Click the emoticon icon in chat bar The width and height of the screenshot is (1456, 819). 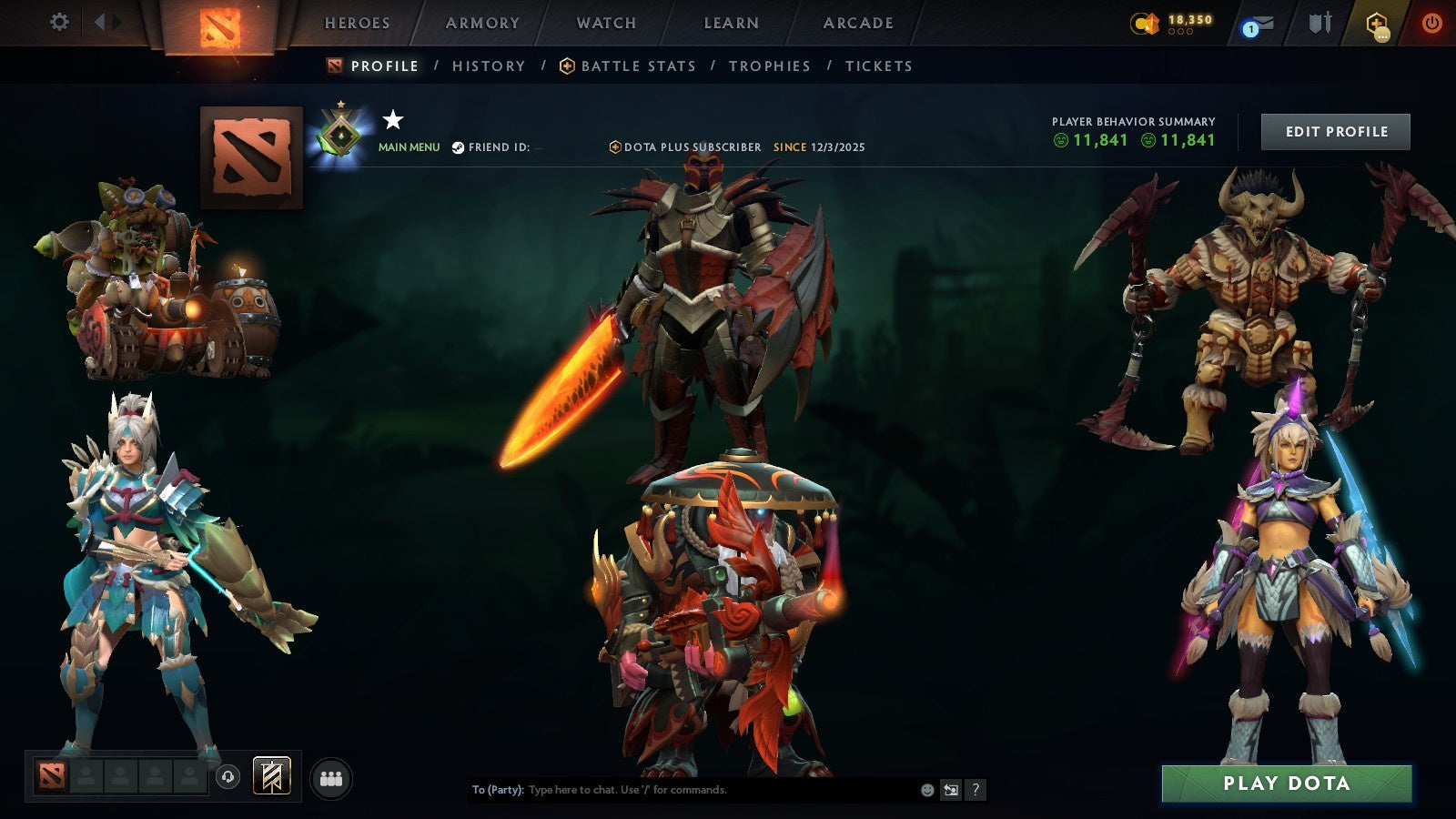[926, 790]
